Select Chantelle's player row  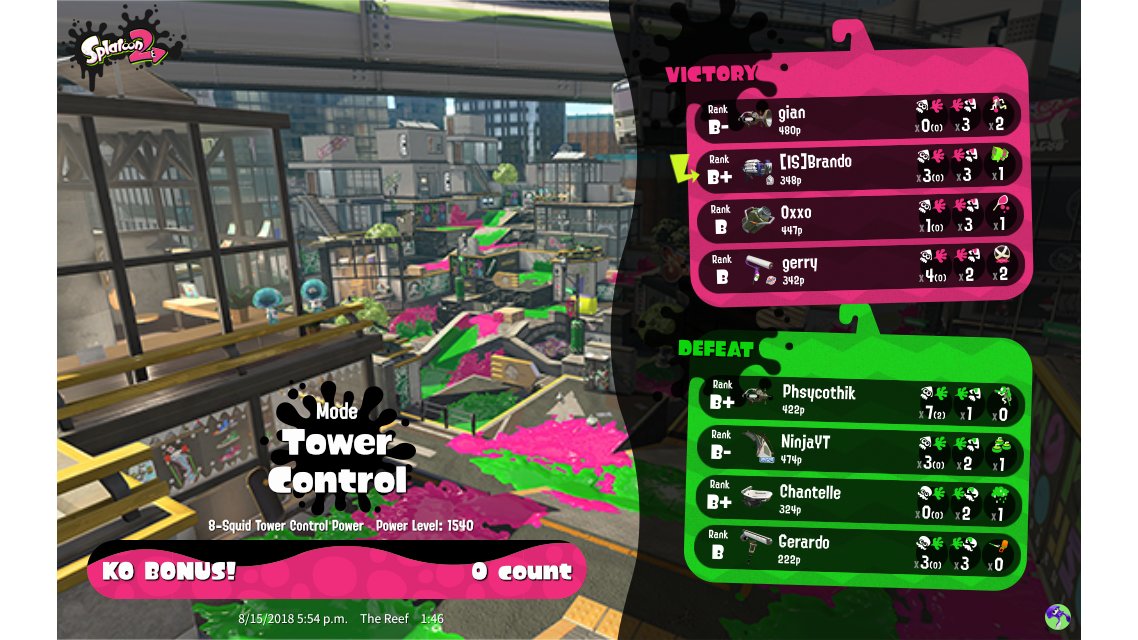point(860,499)
